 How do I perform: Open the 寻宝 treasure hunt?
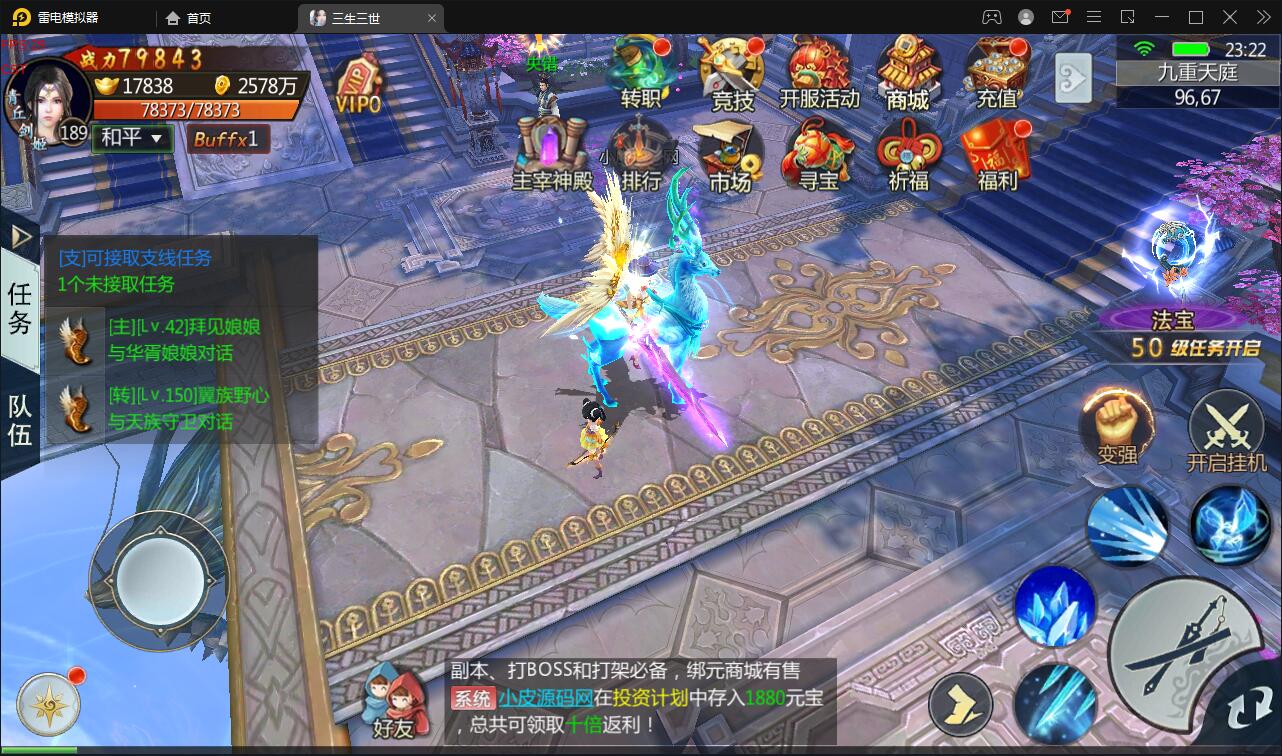coord(818,155)
